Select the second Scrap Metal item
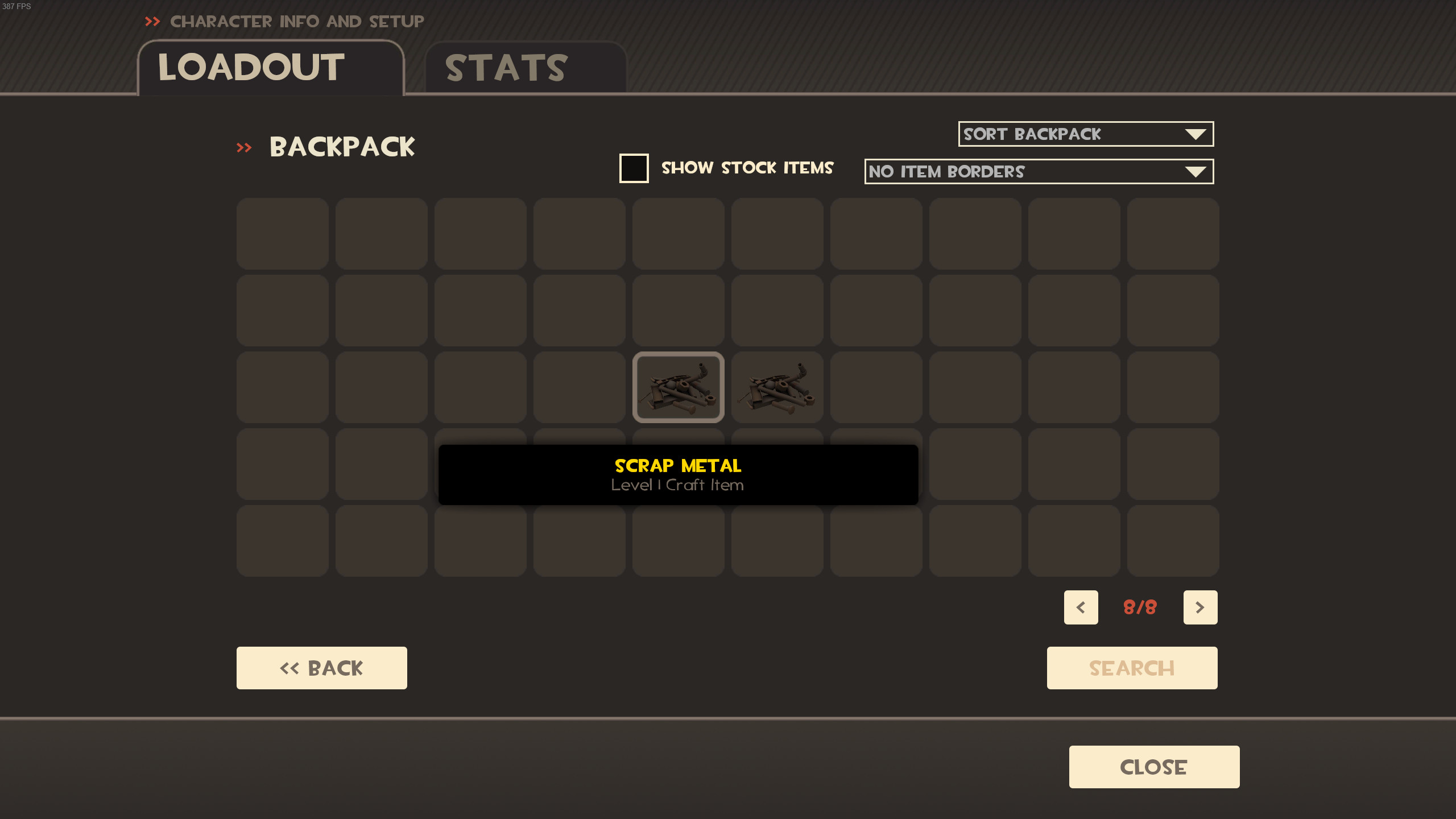 click(777, 387)
